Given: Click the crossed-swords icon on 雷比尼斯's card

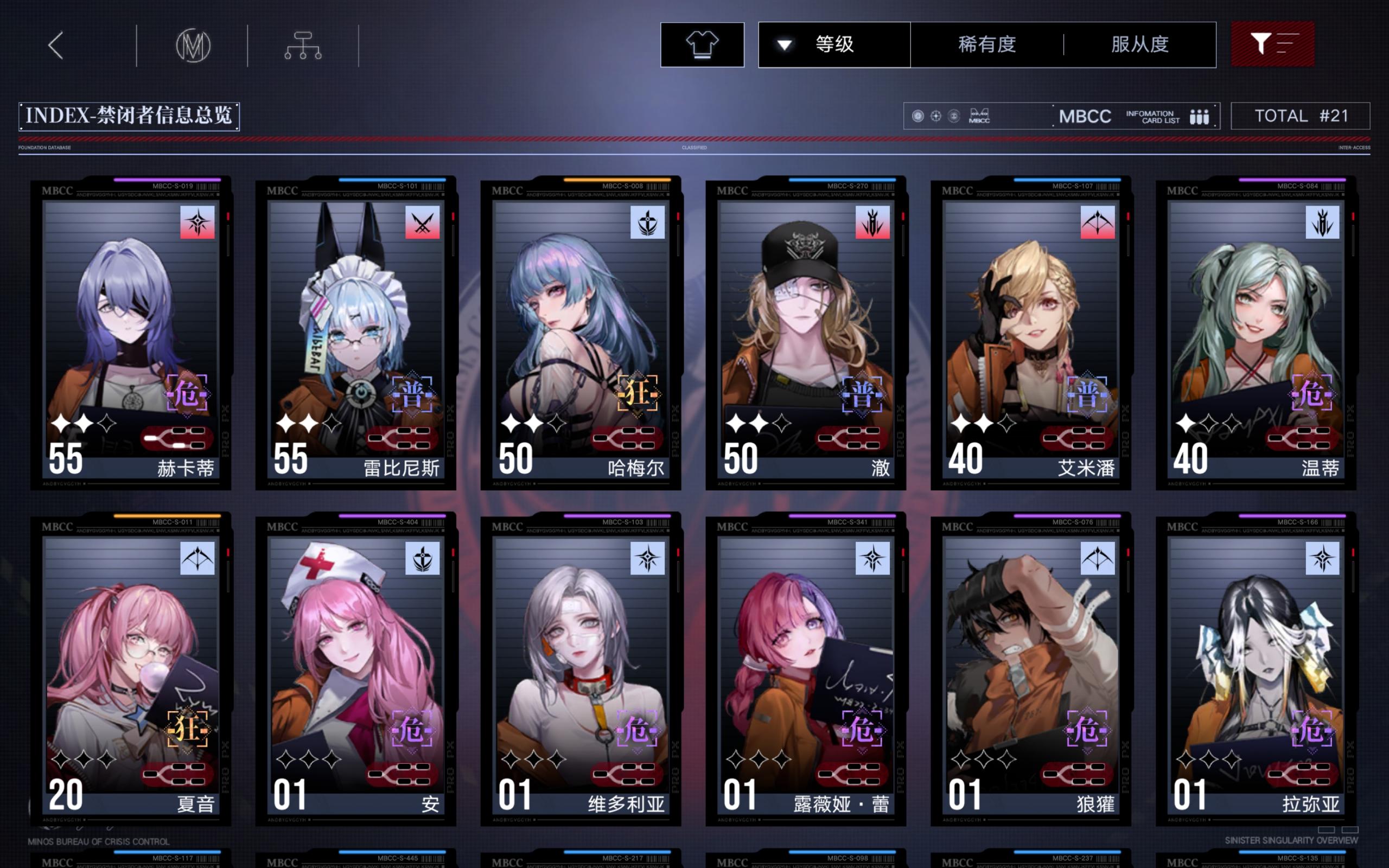Looking at the screenshot, I should tap(423, 224).
